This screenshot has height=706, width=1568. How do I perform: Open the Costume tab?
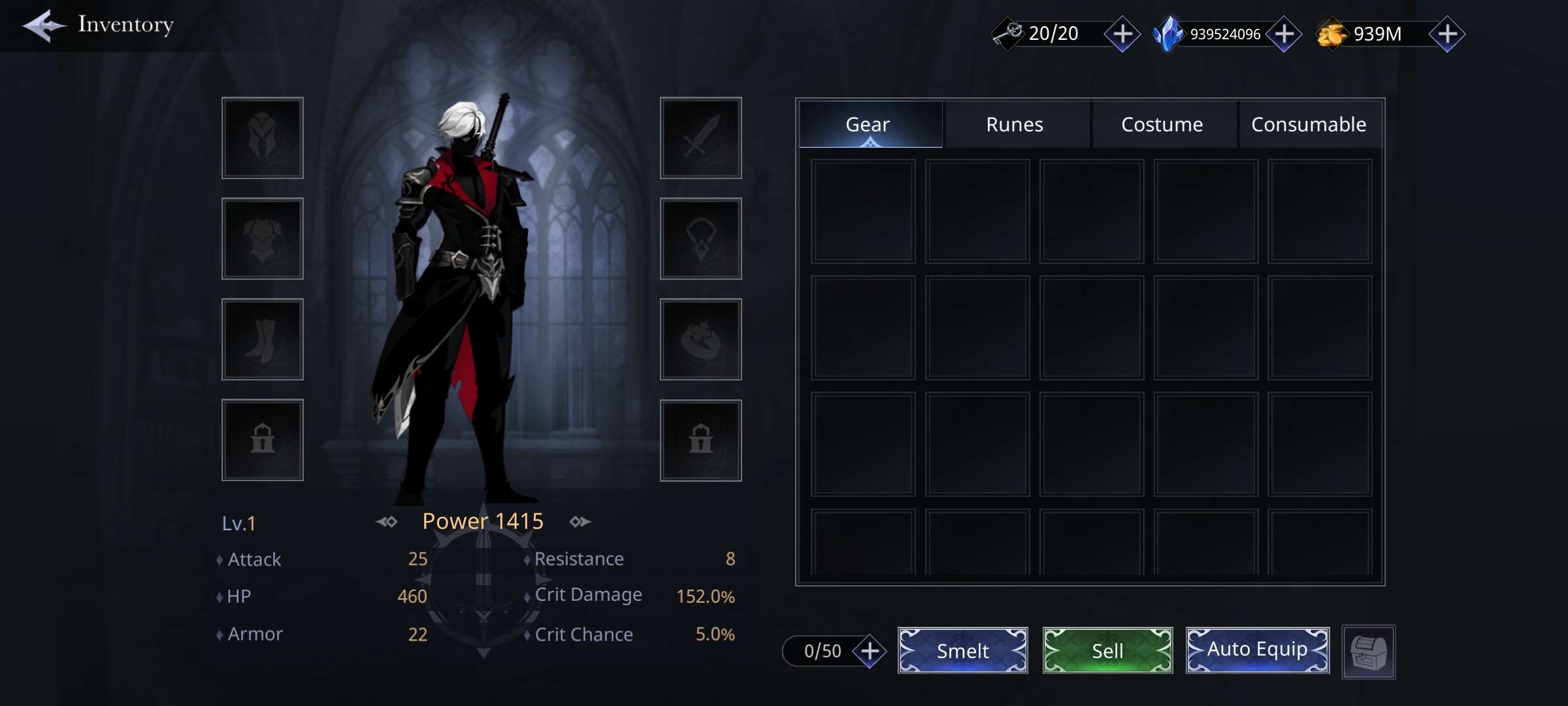point(1162,124)
